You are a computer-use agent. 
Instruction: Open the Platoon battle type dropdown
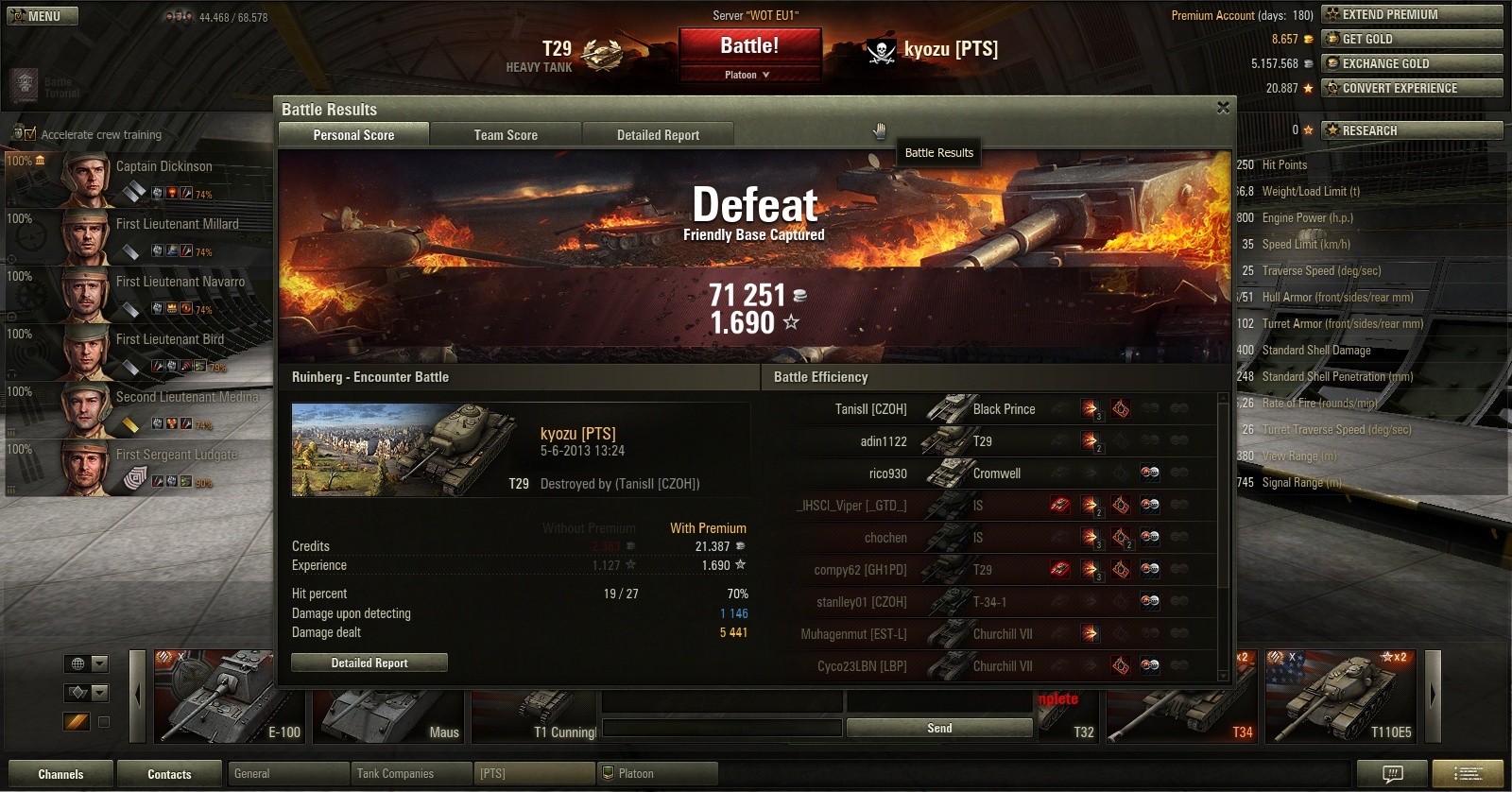(749, 75)
